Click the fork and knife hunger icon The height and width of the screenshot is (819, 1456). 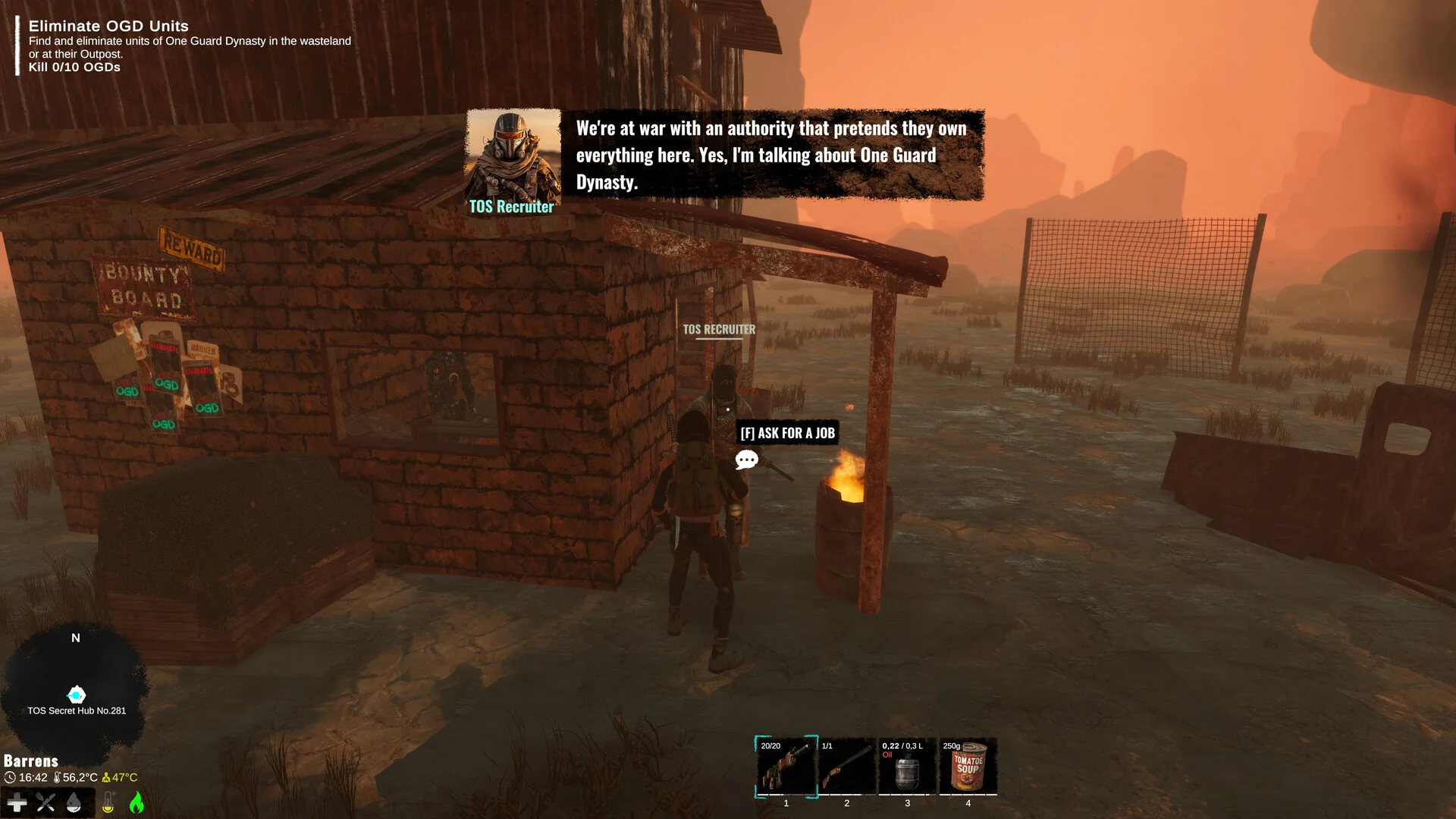[45, 802]
